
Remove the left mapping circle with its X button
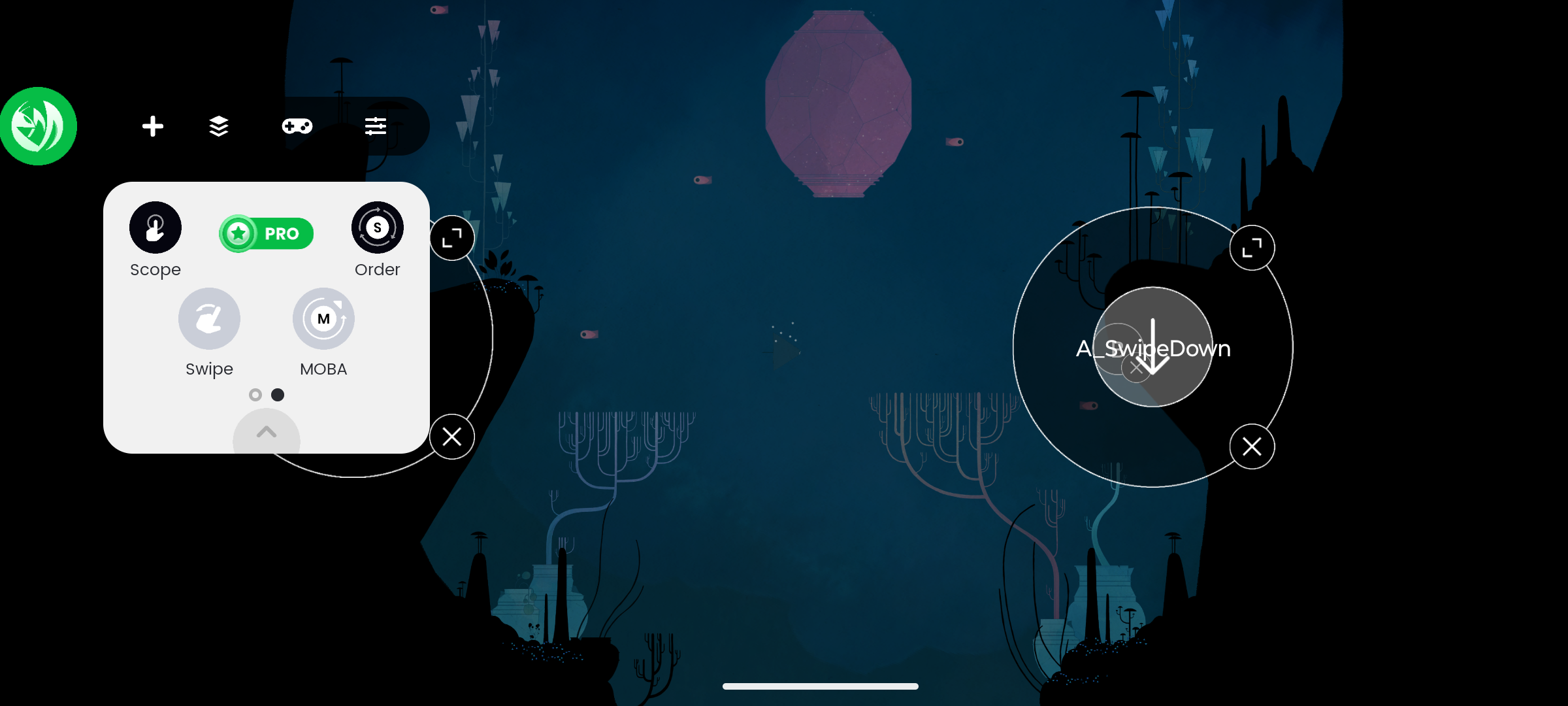click(452, 437)
